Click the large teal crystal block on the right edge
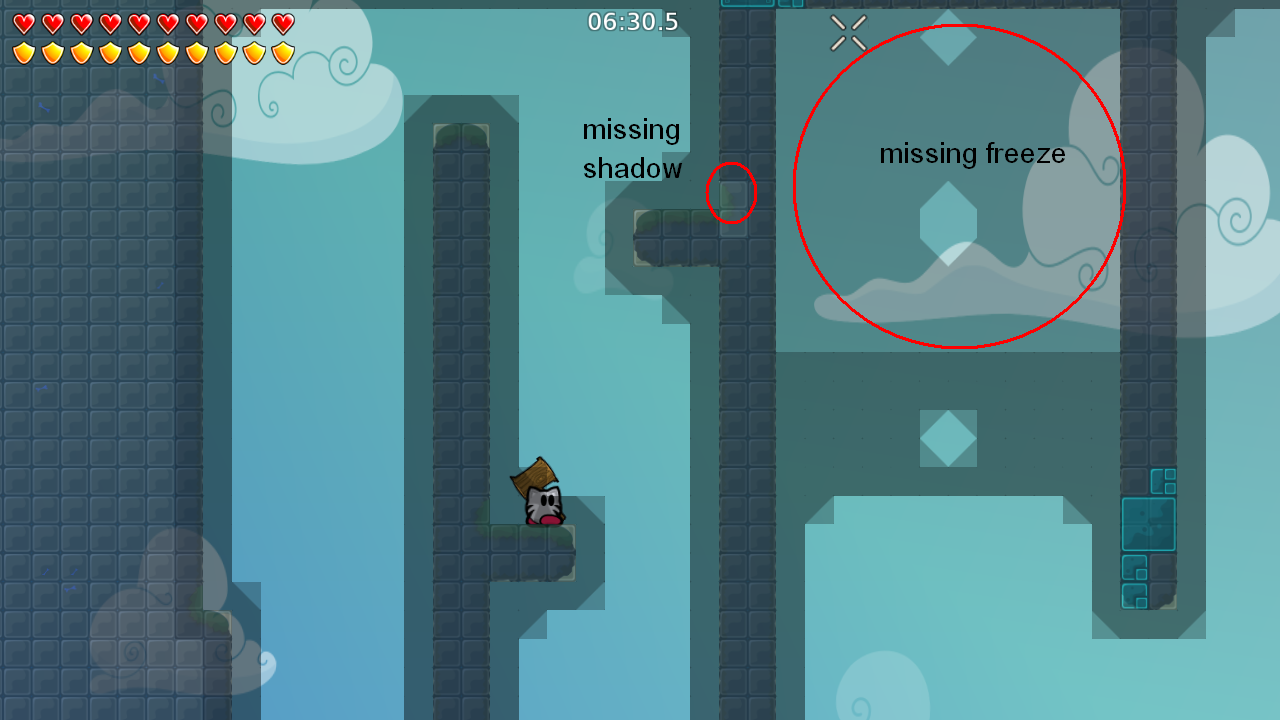 (1149, 524)
